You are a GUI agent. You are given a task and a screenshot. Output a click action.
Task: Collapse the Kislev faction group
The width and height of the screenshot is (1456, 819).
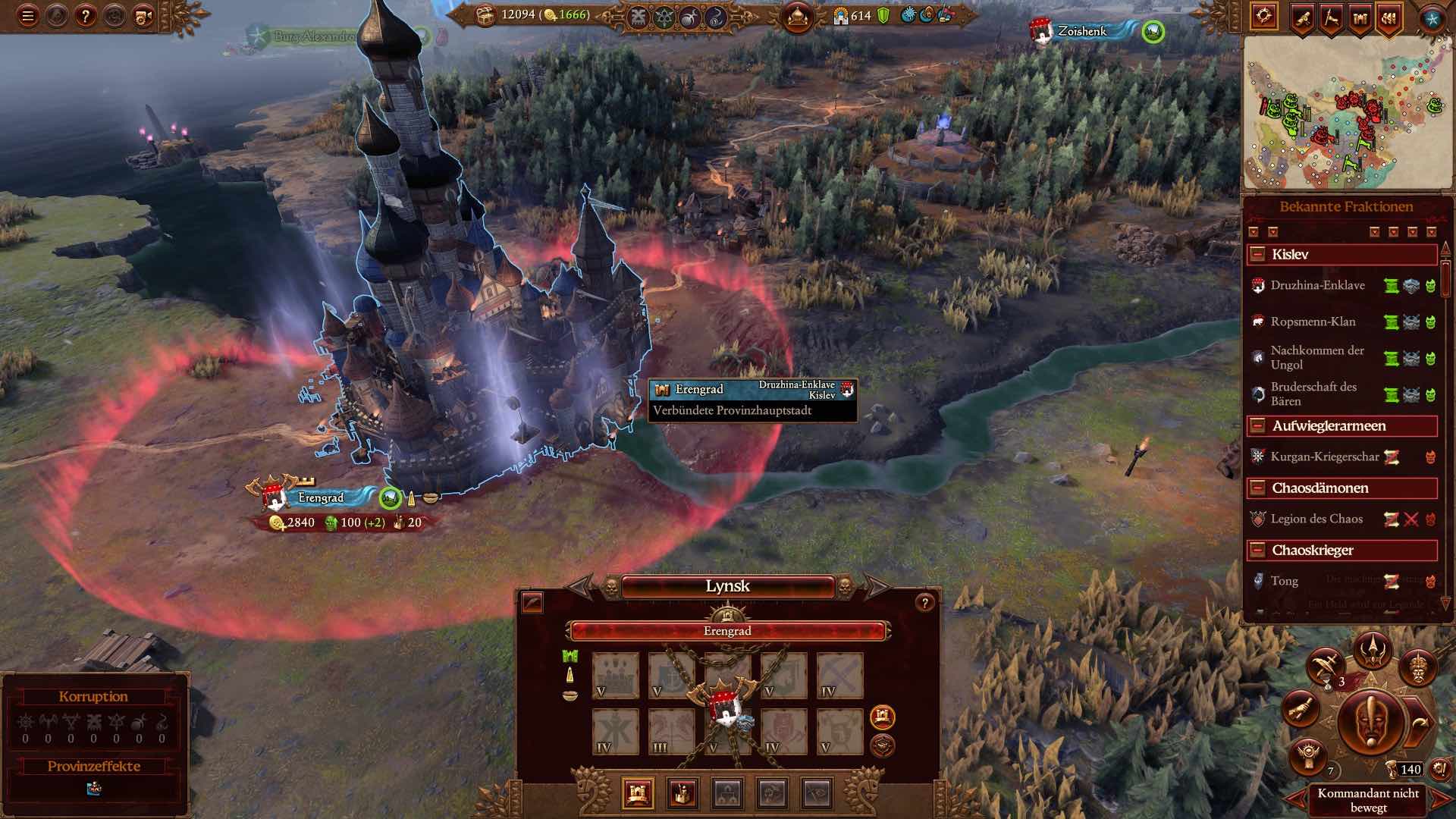[1258, 255]
